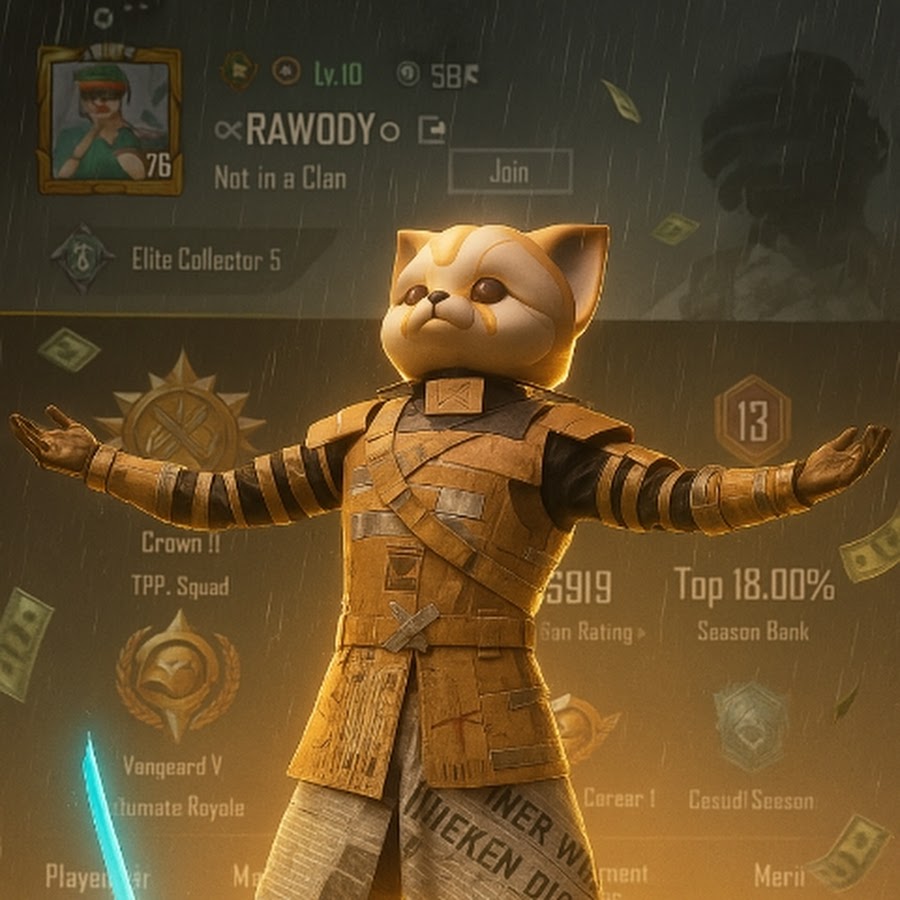View the Top 18.00% season rank
Screen dimensions: 900x900
tap(754, 587)
